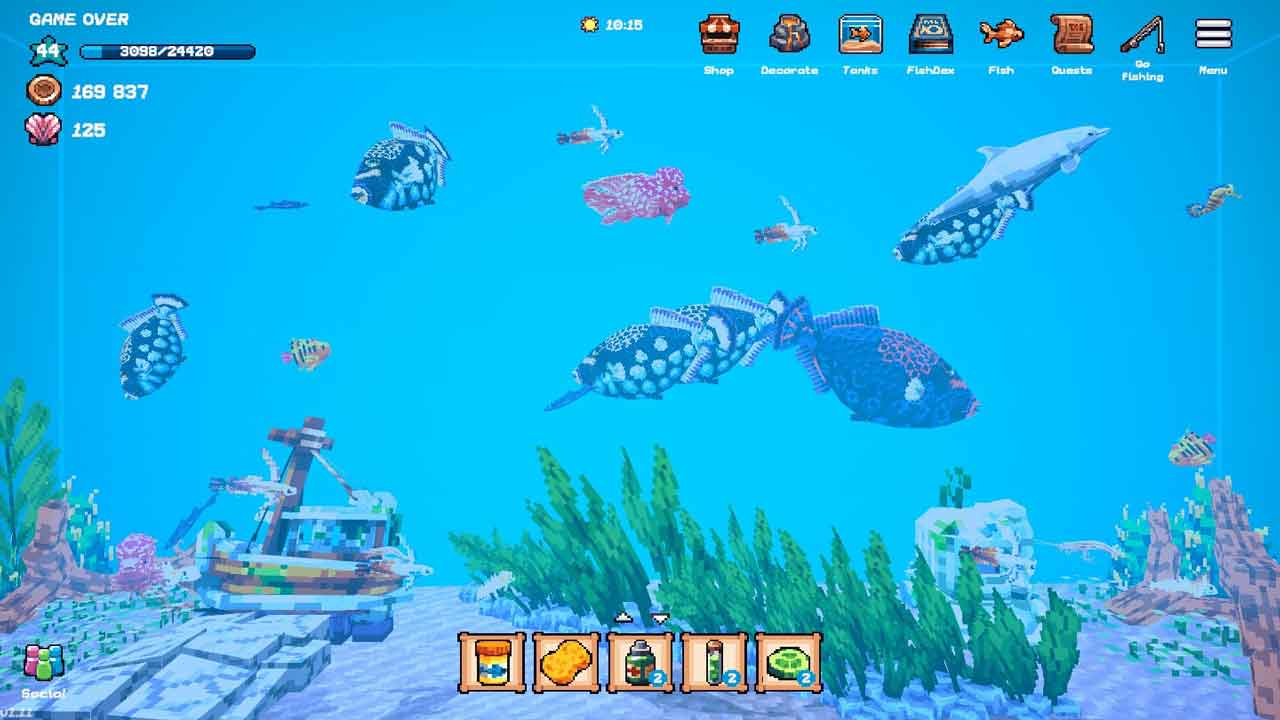Show the Fish list
The image size is (1280, 720).
pos(1000,36)
